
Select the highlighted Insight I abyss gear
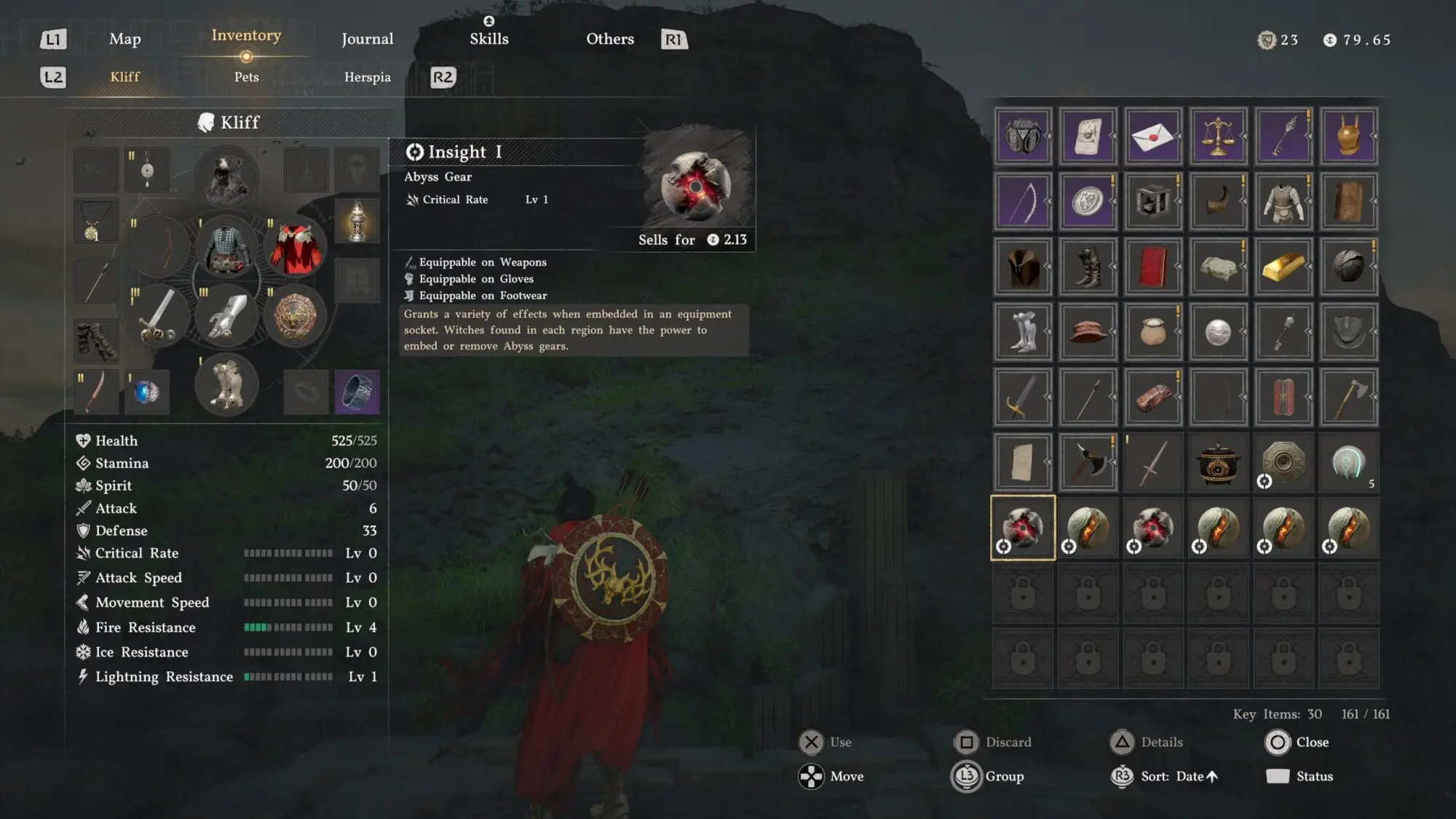1022,528
